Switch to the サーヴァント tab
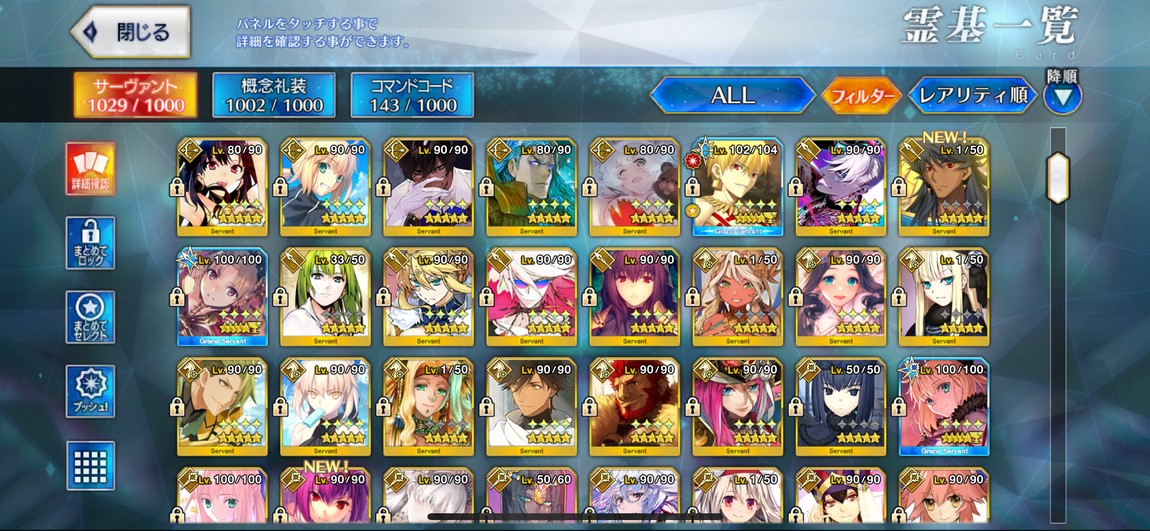Viewport: 1150px width, 531px height. coord(135,95)
